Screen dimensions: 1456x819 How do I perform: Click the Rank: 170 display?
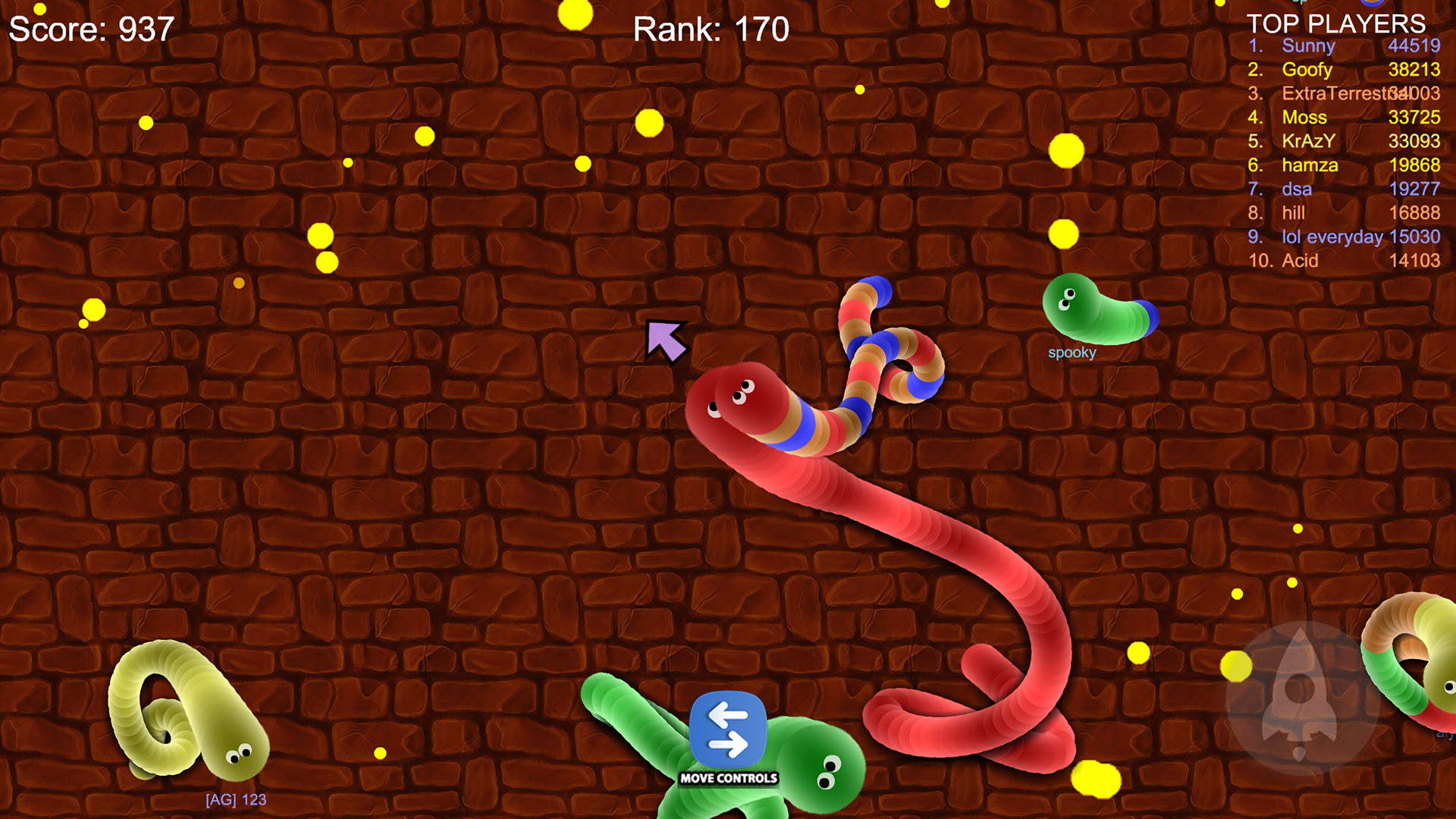pos(711,30)
